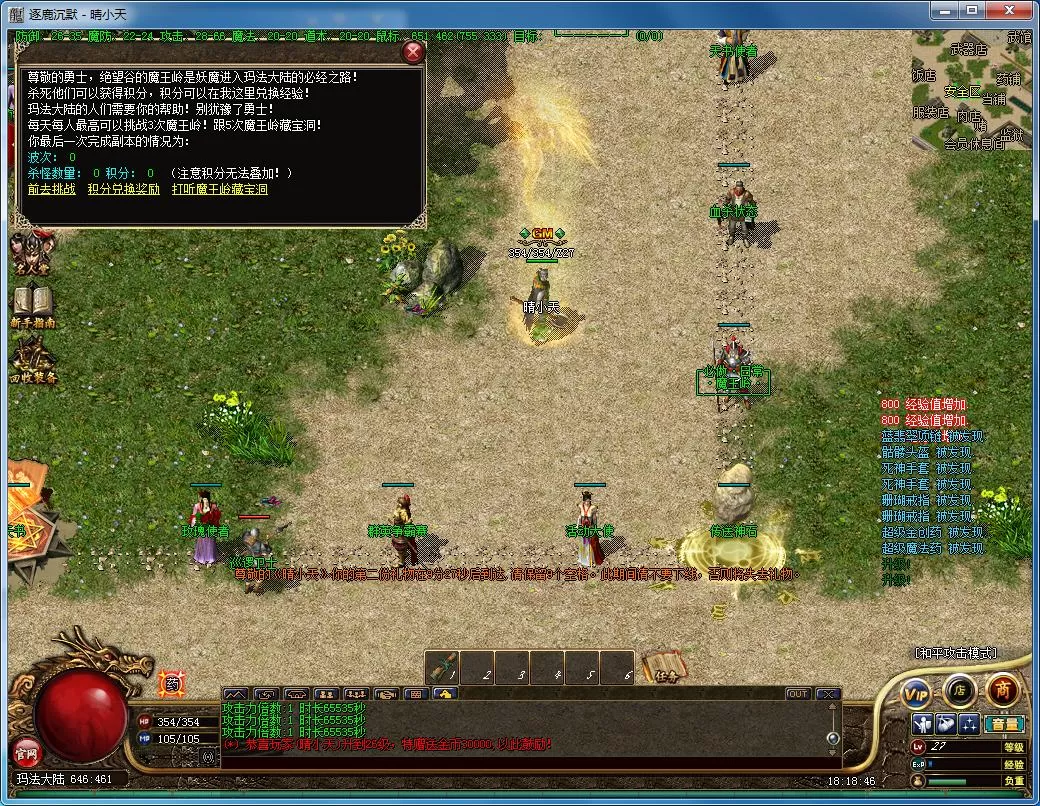Open the 商 mall button
This screenshot has width=1040, height=806.
coord(1002,688)
